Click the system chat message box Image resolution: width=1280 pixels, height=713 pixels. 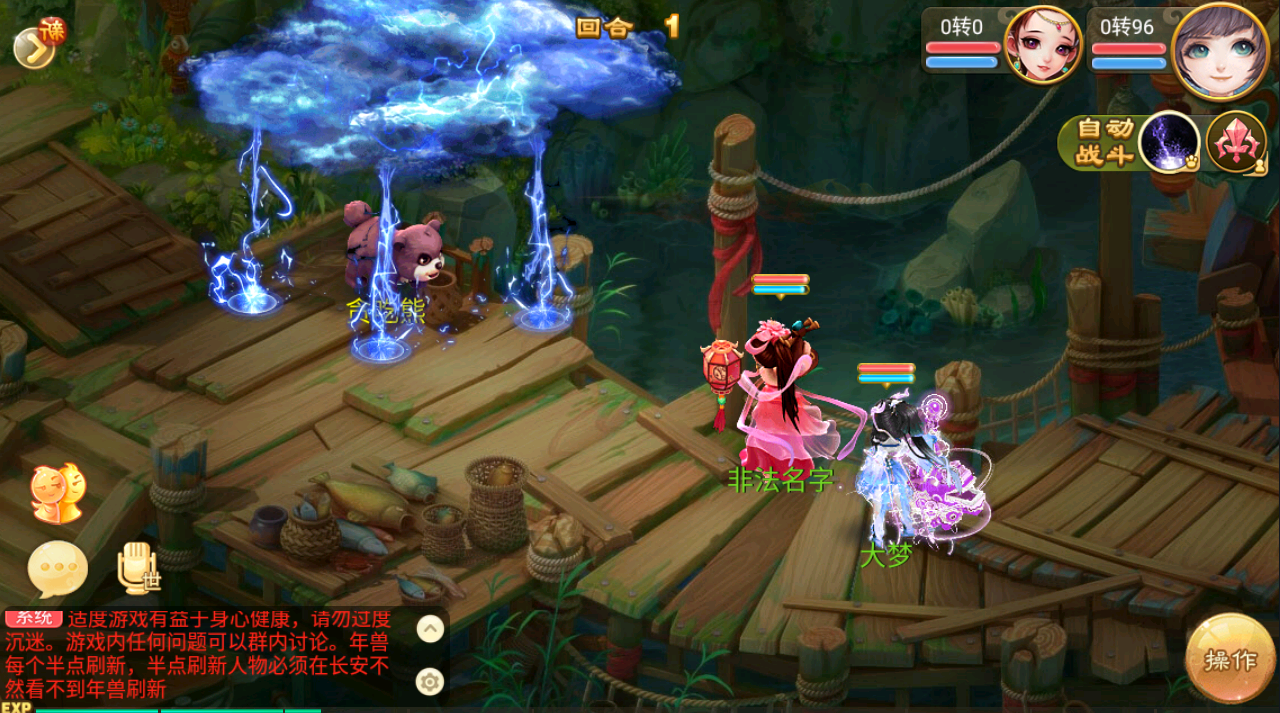(x=200, y=654)
